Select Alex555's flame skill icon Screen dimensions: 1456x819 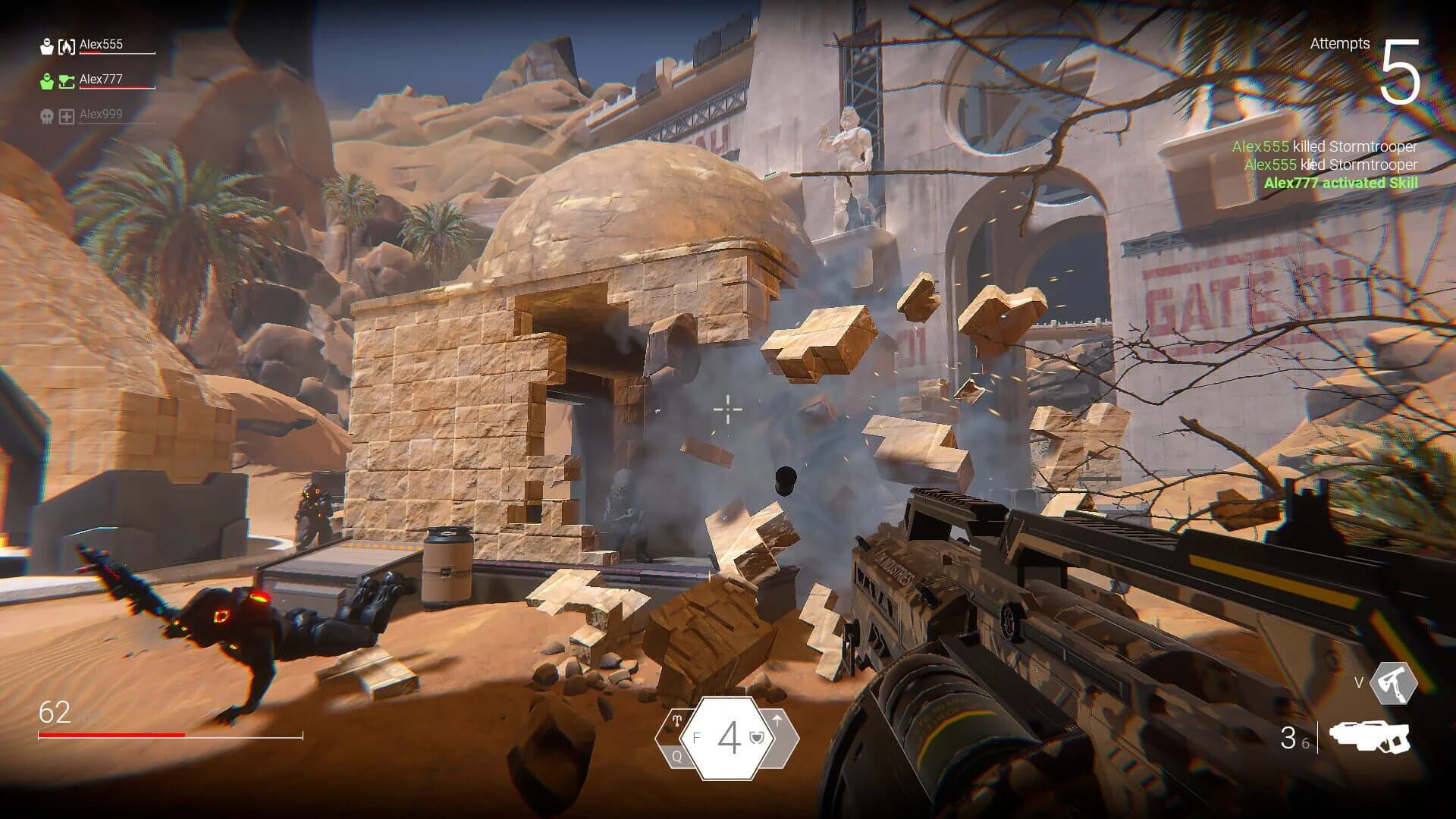[x=67, y=47]
